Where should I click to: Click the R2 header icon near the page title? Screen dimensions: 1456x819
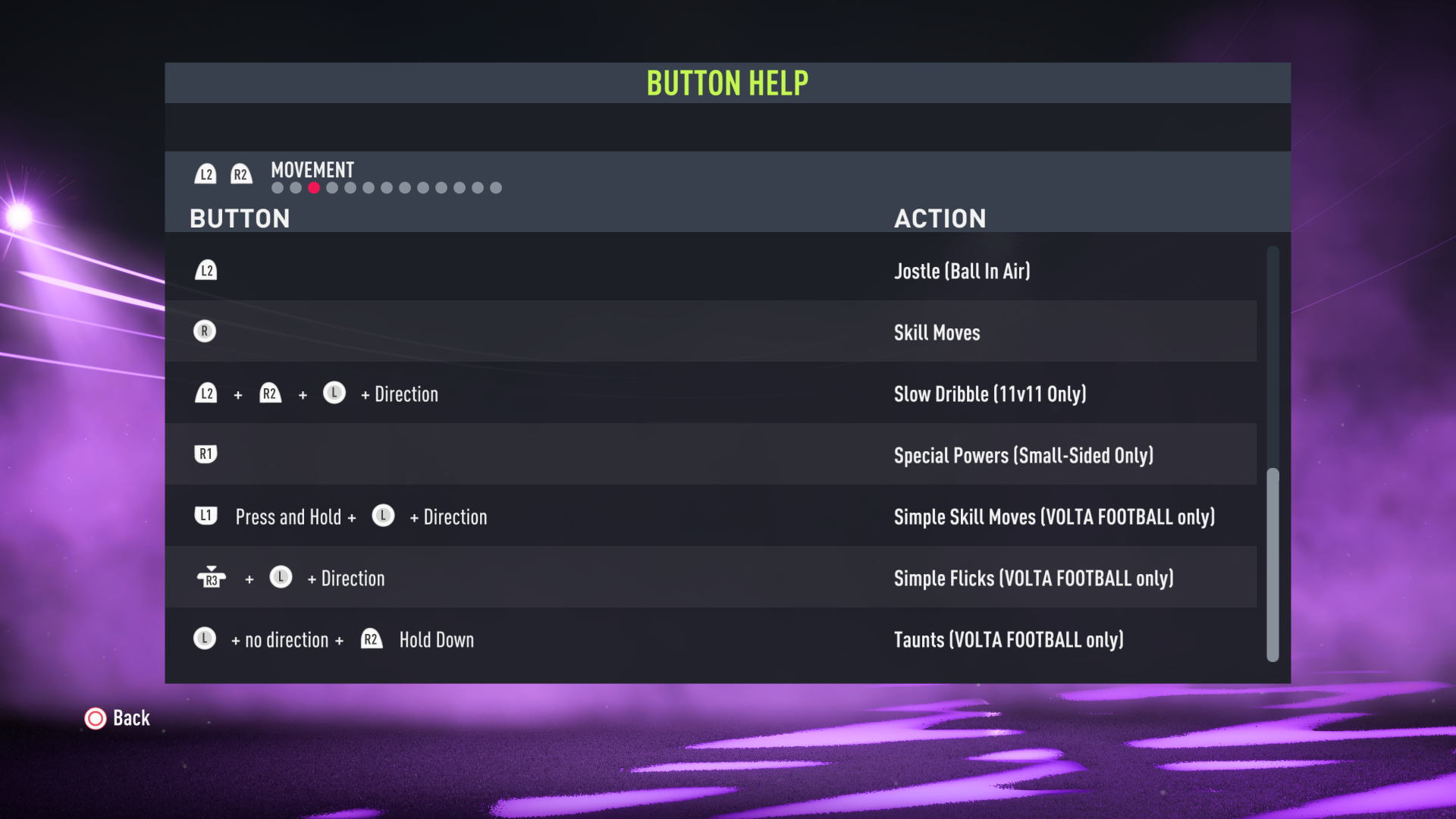pos(242,174)
